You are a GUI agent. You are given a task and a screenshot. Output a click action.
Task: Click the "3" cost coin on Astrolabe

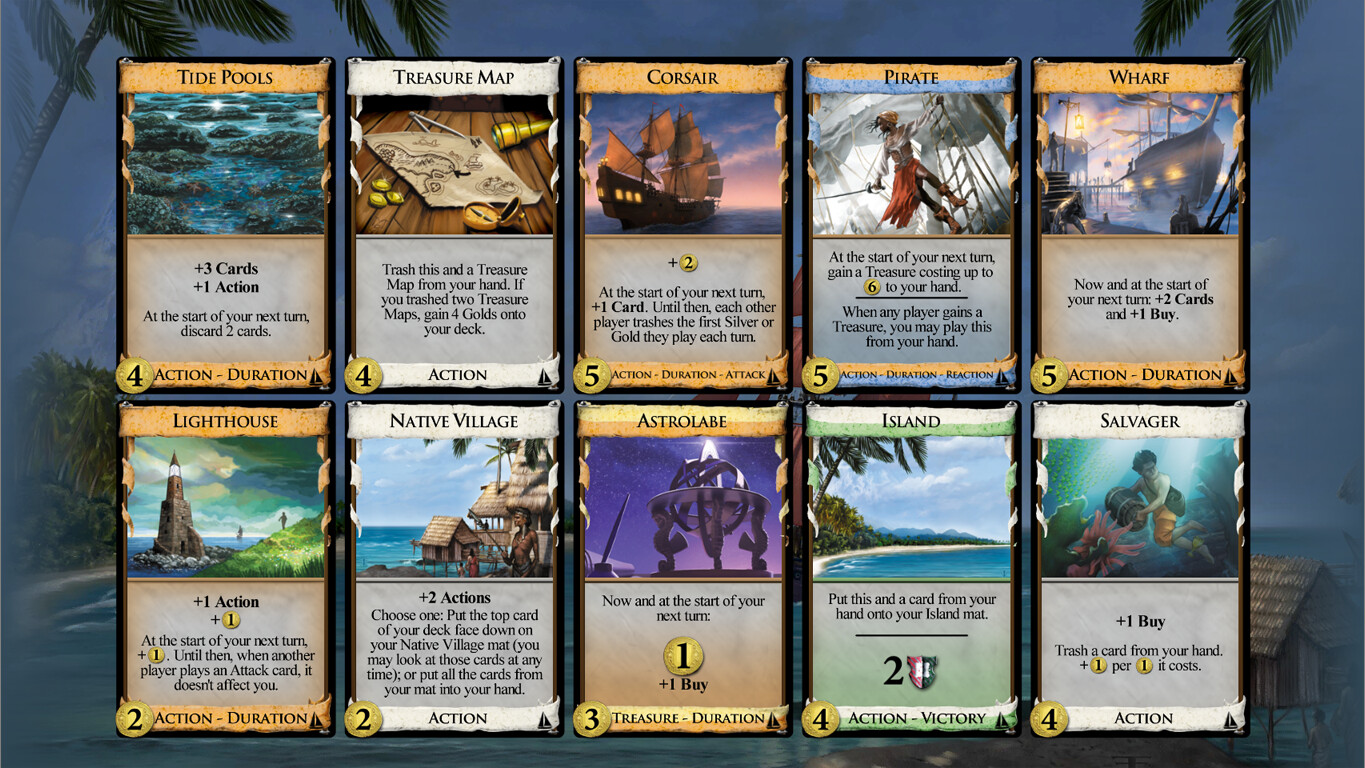click(x=591, y=719)
